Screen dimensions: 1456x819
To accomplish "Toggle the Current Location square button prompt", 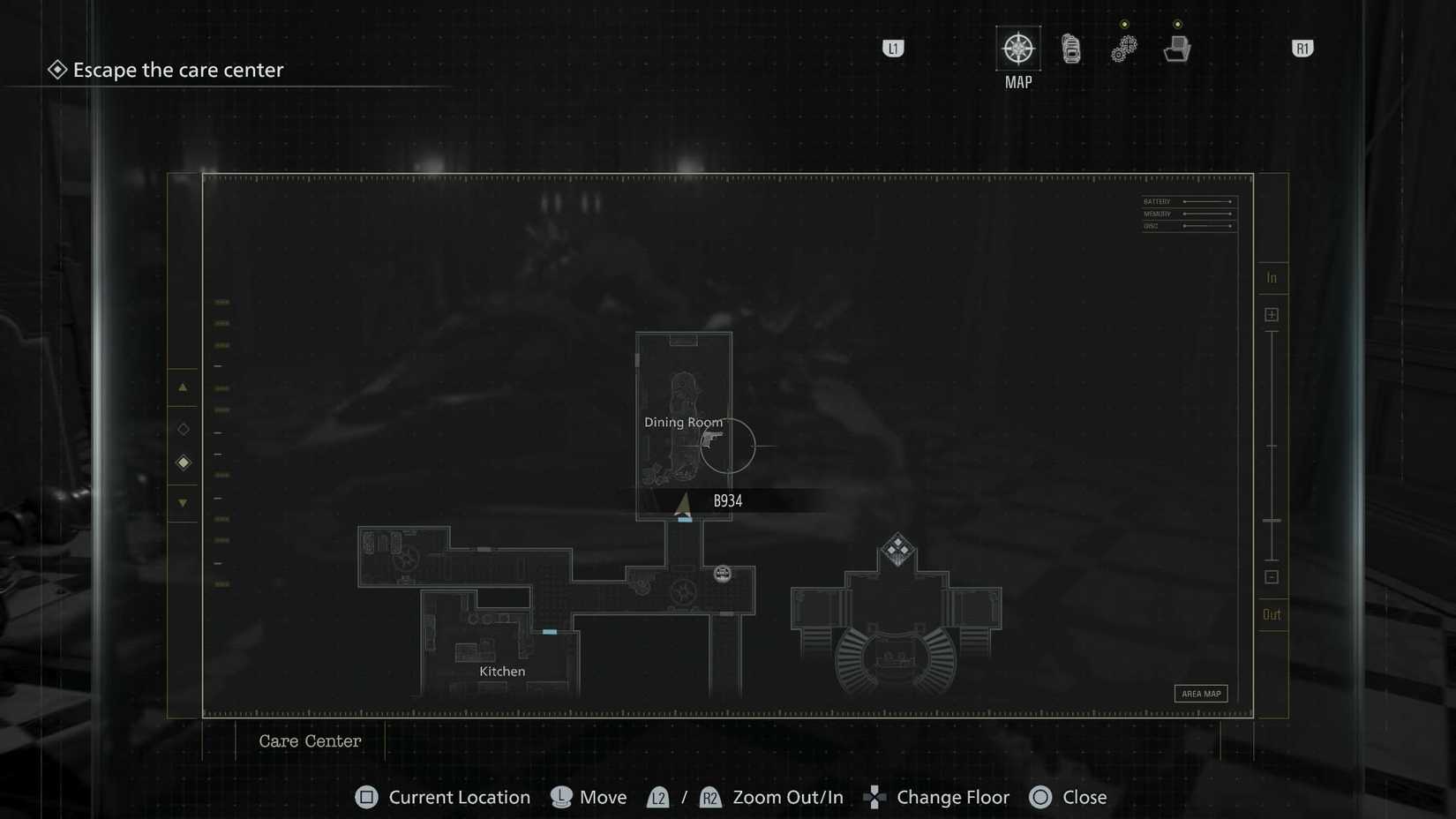I will 366,797.
